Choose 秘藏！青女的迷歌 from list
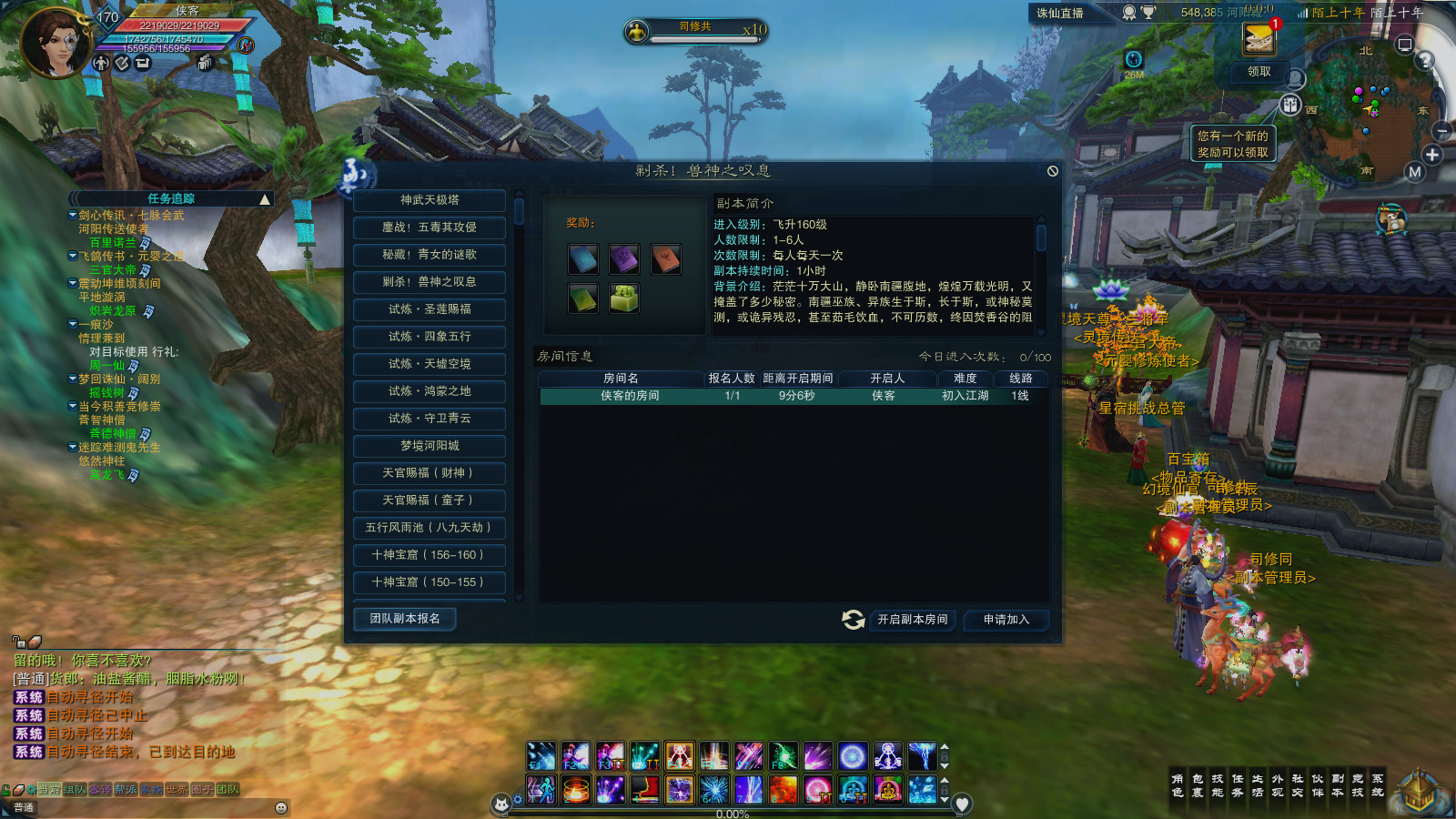This screenshot has width=1456, height=819. pyautogui.click(x=430, y=255)
